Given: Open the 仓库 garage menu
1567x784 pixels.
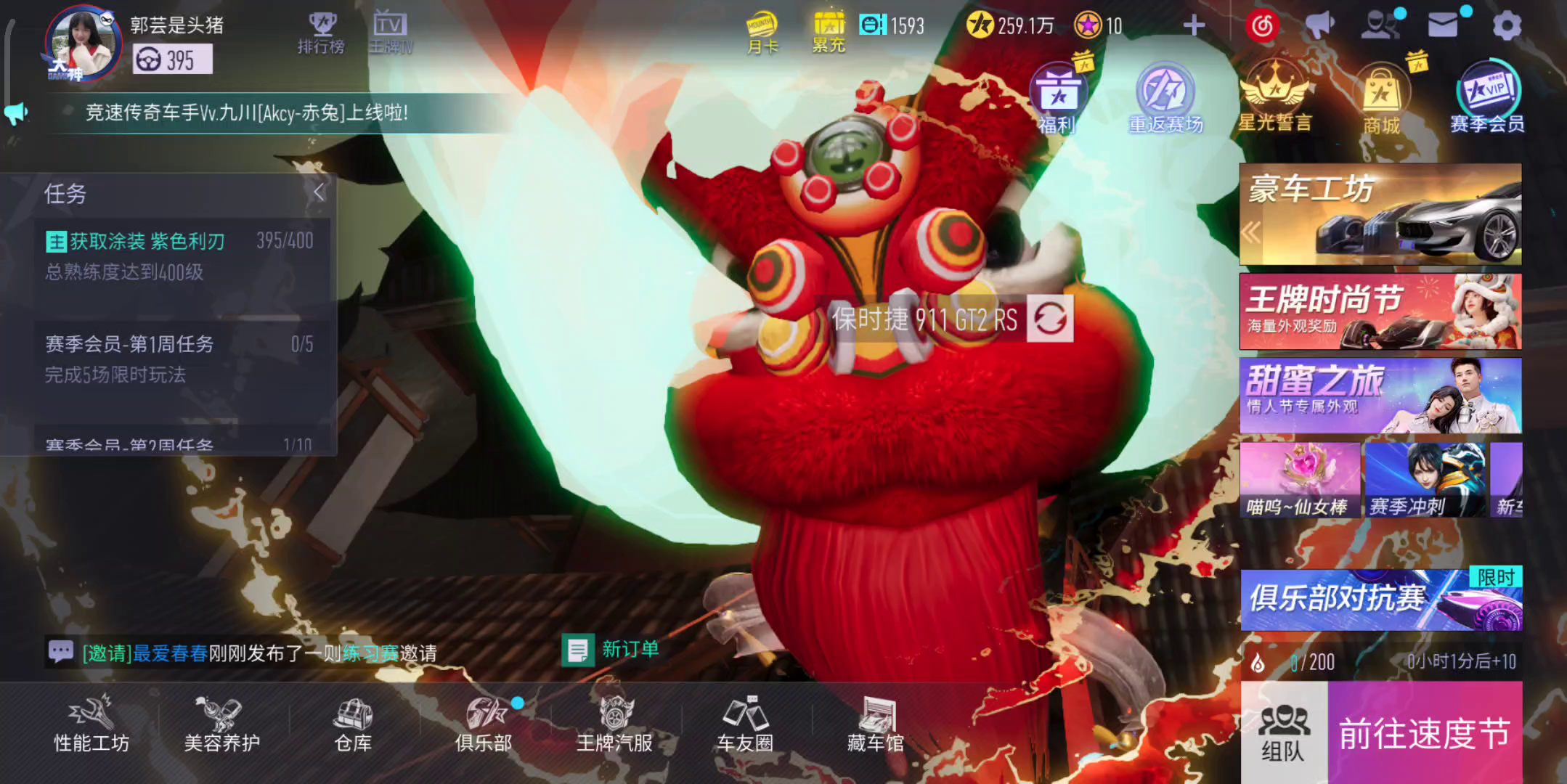Looking at the screenshot, I should point(353,724).
